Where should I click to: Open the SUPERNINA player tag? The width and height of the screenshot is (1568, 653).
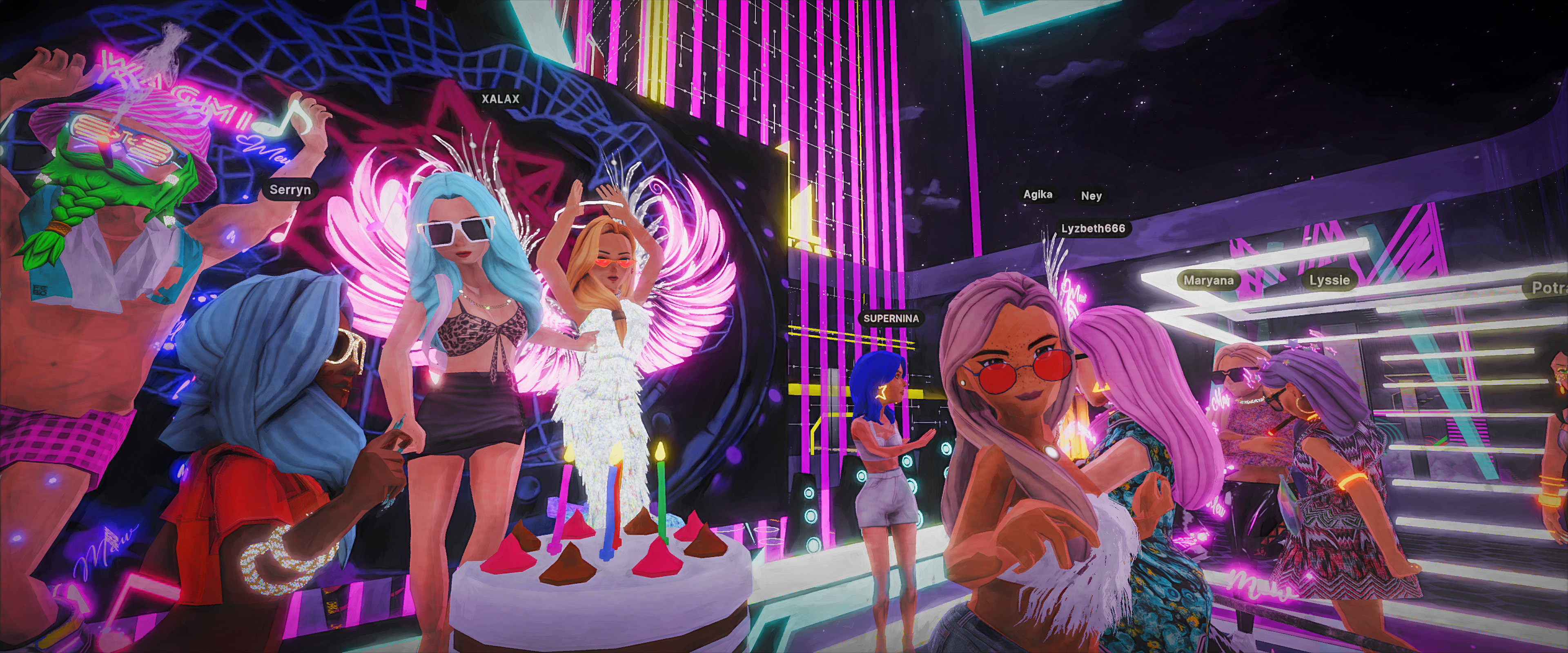click(x=891, y=318)
